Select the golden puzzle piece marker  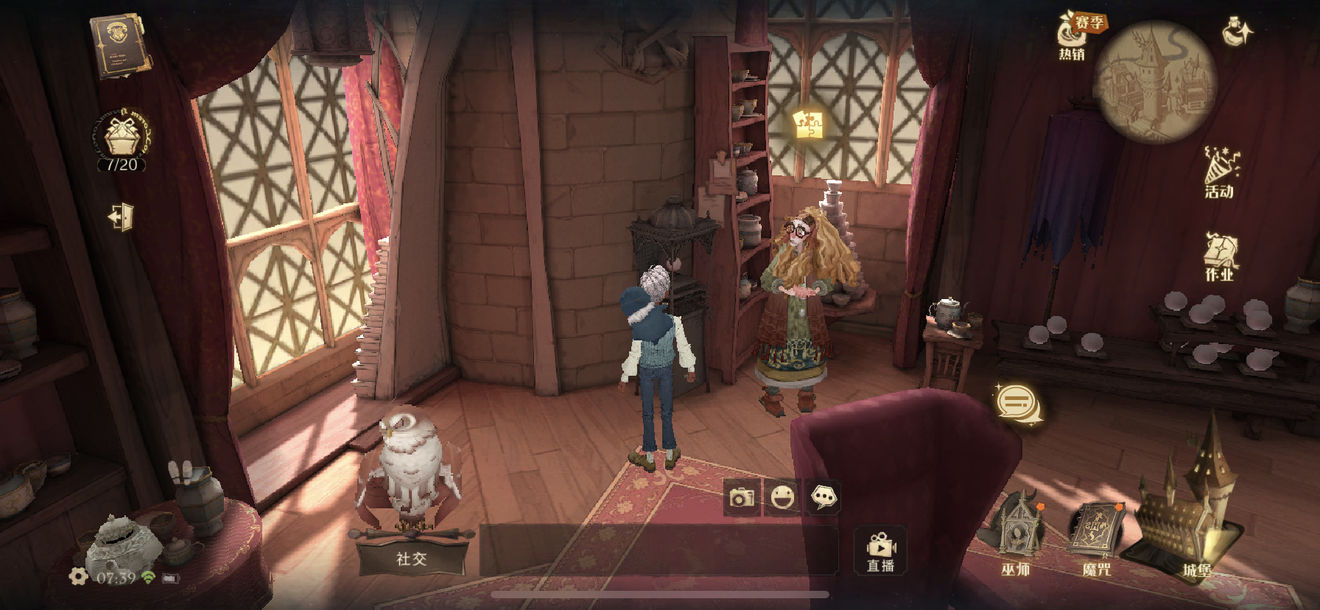click(808, 124)
